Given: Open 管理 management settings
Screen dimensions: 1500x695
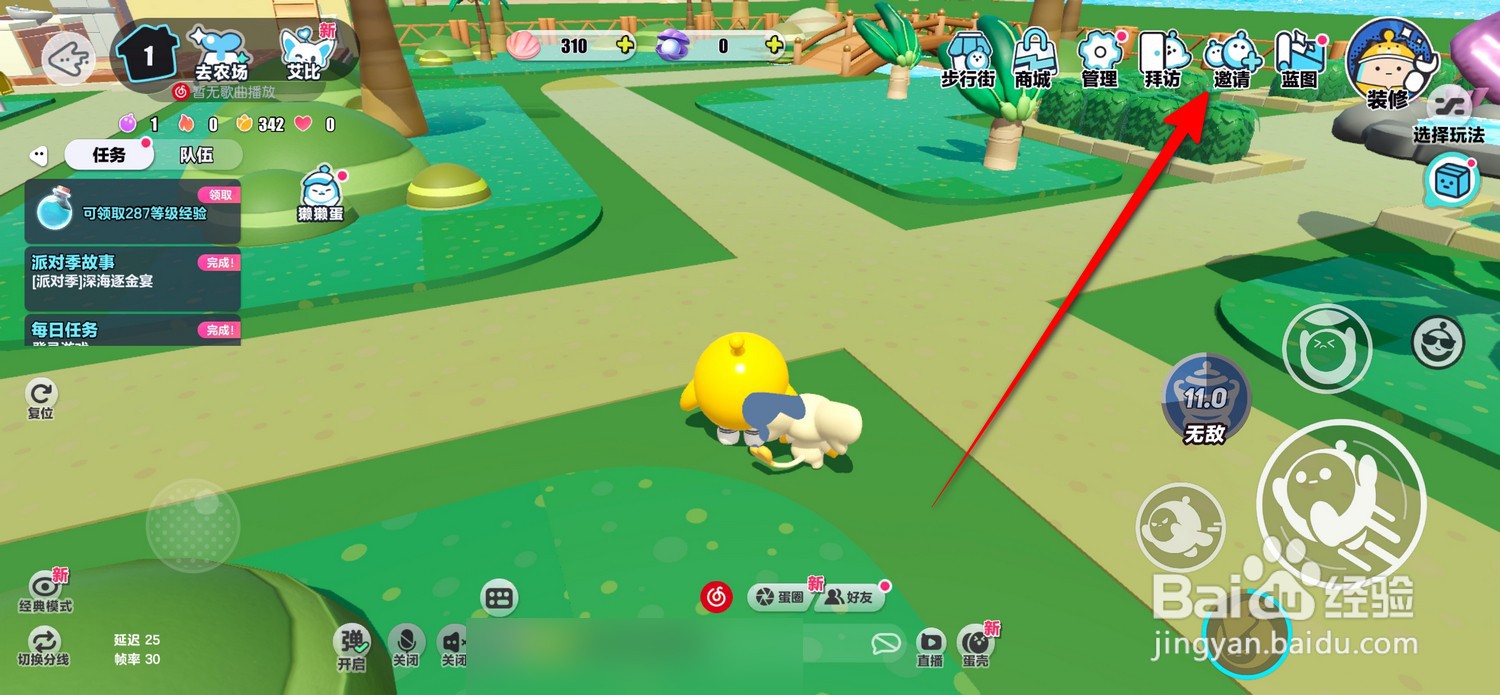Looking at the screenshot, I should (x=1099, y=58).
